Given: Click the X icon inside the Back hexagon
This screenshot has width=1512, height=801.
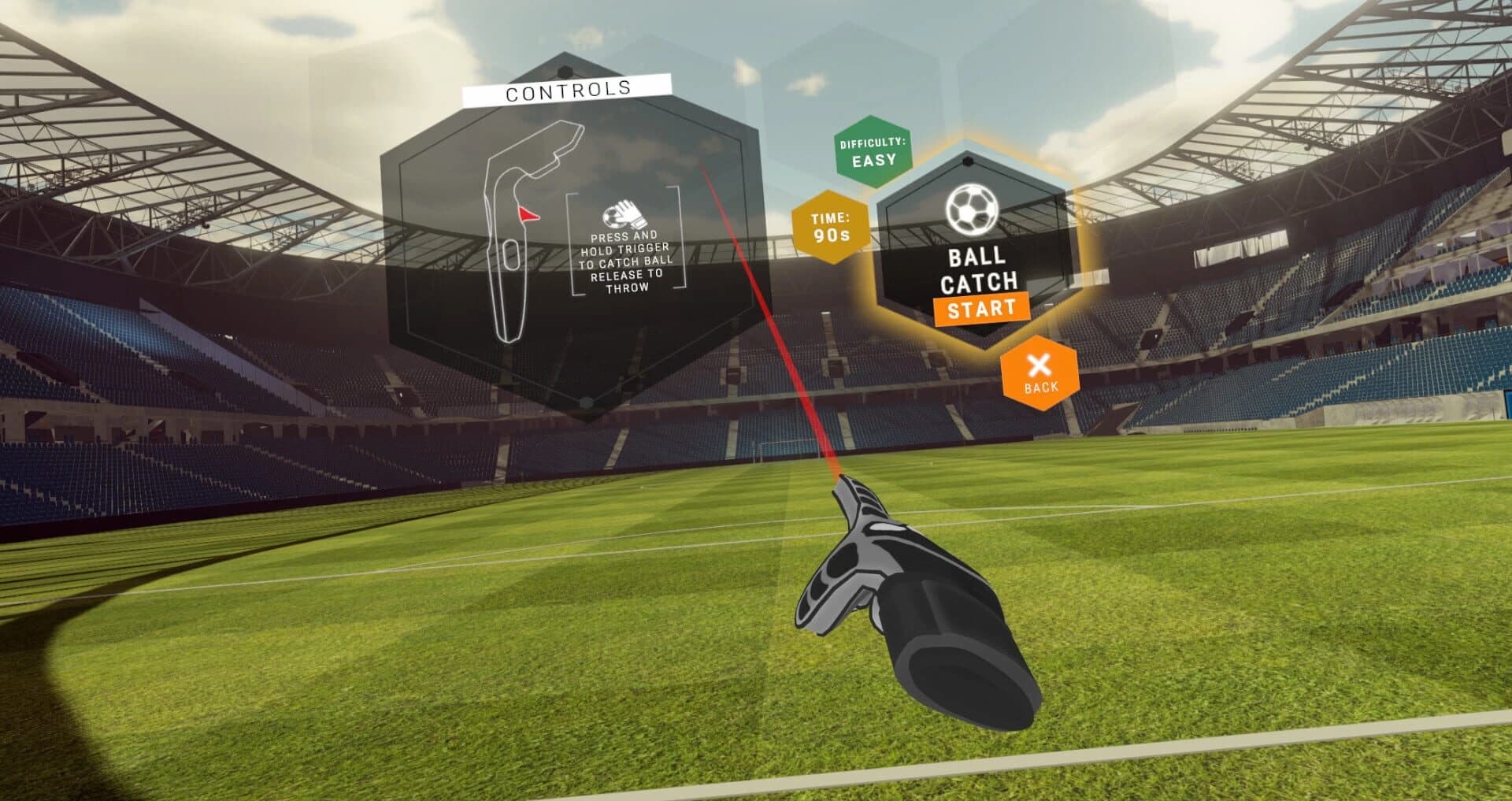Looking at the screenshot, I should (1041, 364).
